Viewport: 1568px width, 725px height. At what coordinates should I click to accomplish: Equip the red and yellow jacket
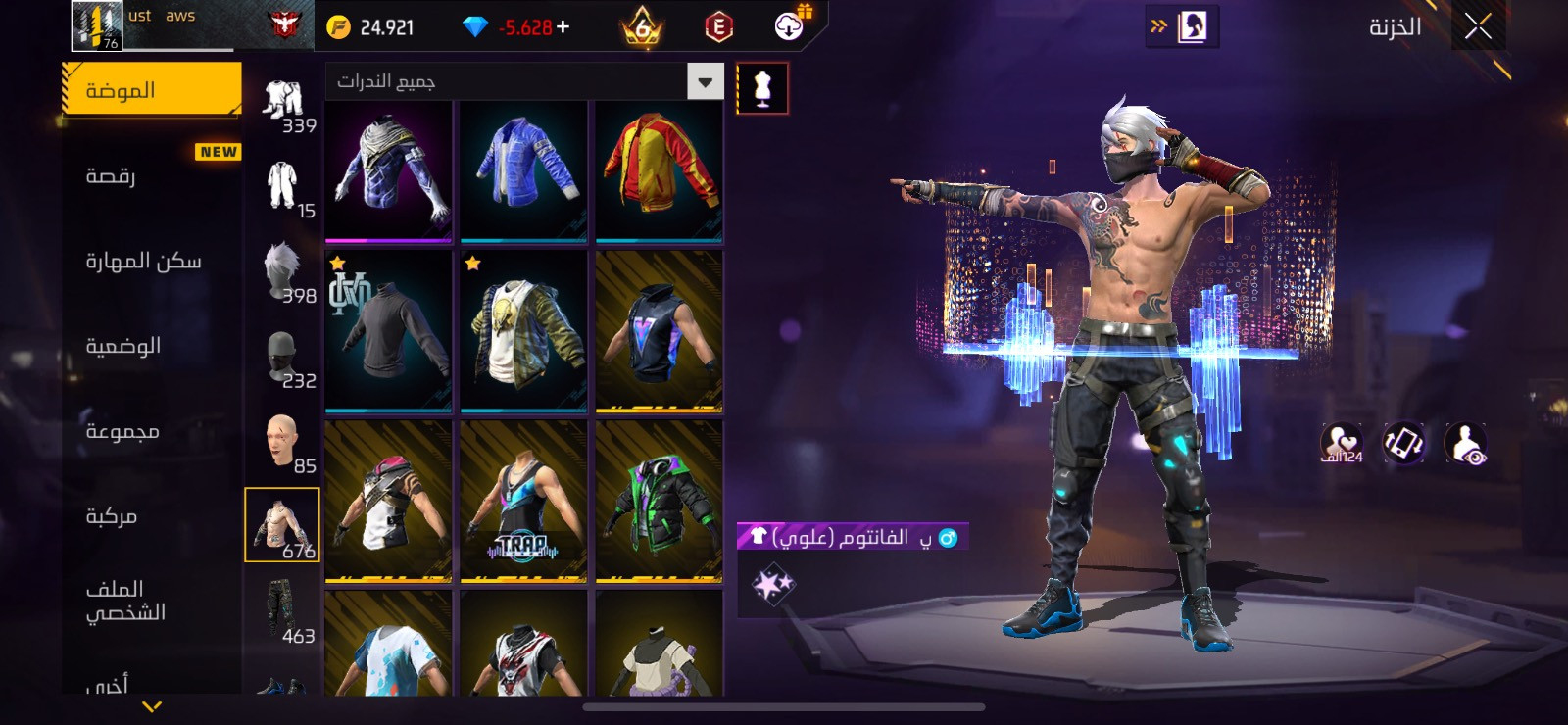click(659, 169)
